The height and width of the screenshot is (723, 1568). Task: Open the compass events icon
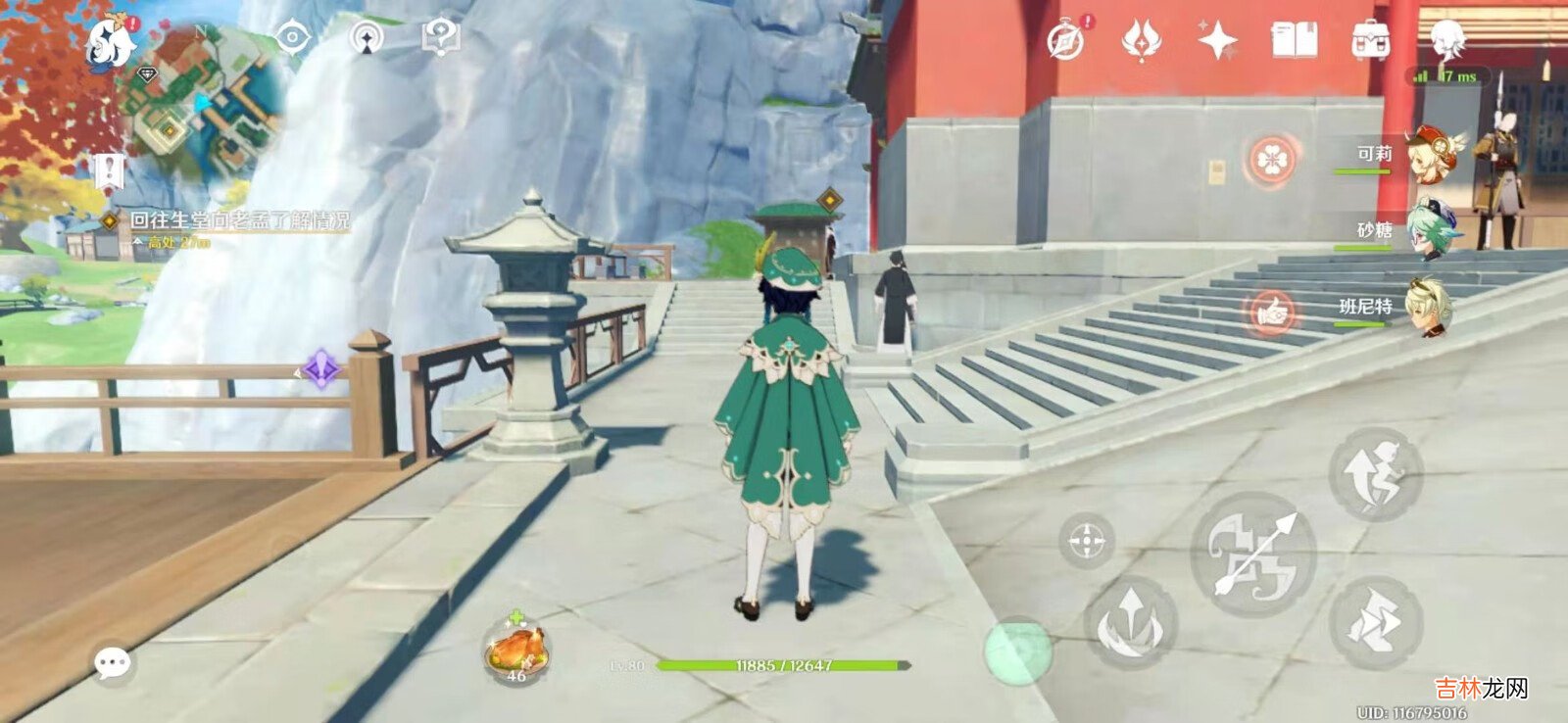pyautogui.click(x=1065, y=41)
